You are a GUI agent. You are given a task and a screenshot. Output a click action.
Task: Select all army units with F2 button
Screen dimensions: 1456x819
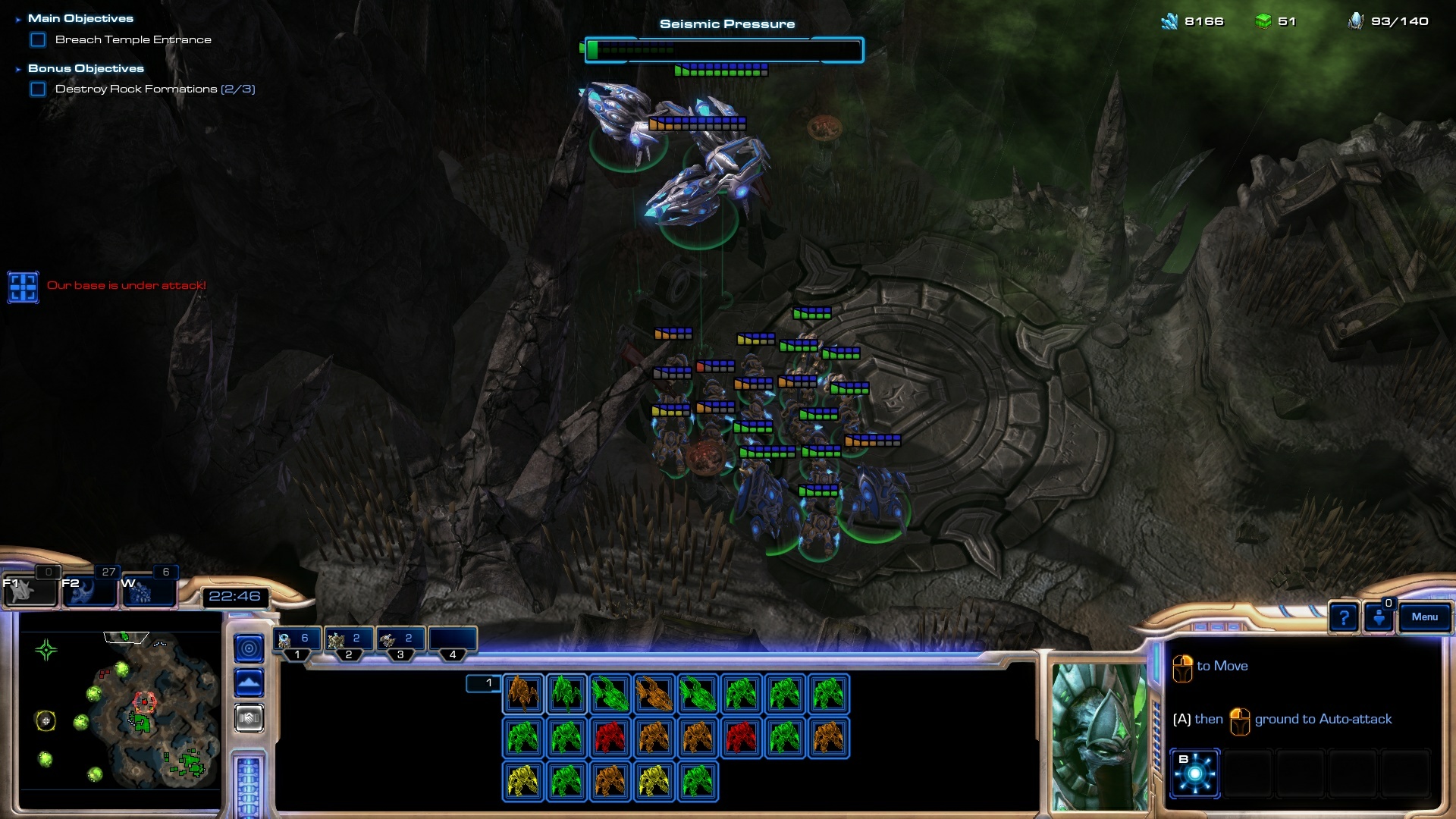pos(88,590)
